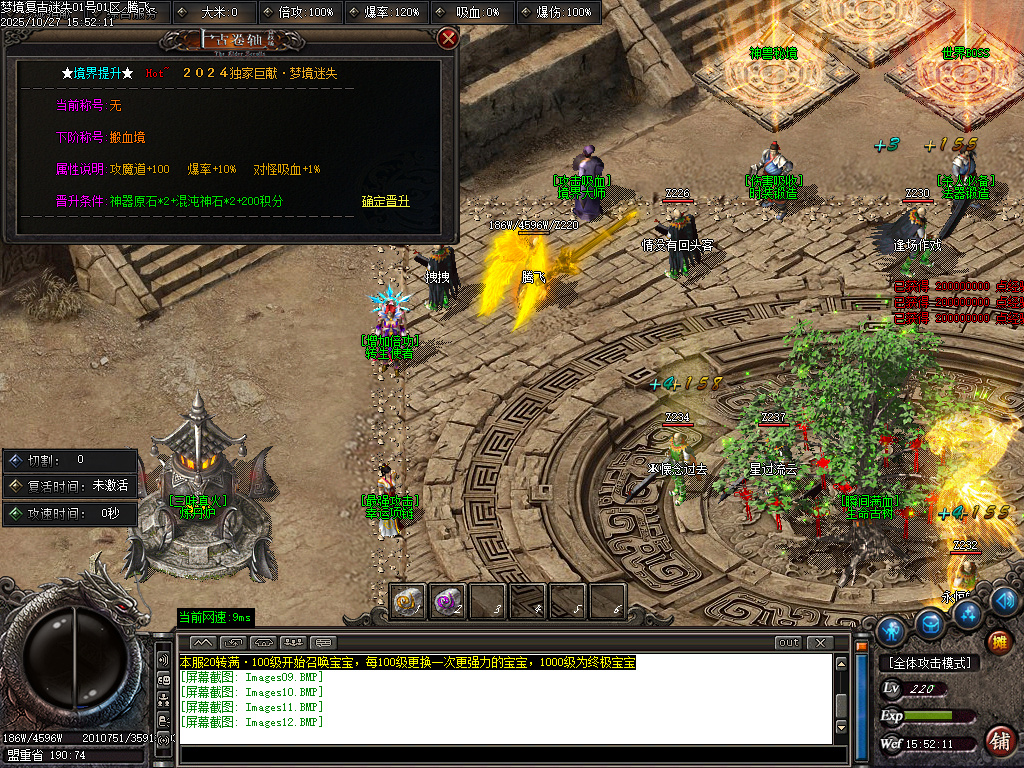The image size is (1024, 768).
Task: Open the 摊 stall button
Action: point(998,642)
